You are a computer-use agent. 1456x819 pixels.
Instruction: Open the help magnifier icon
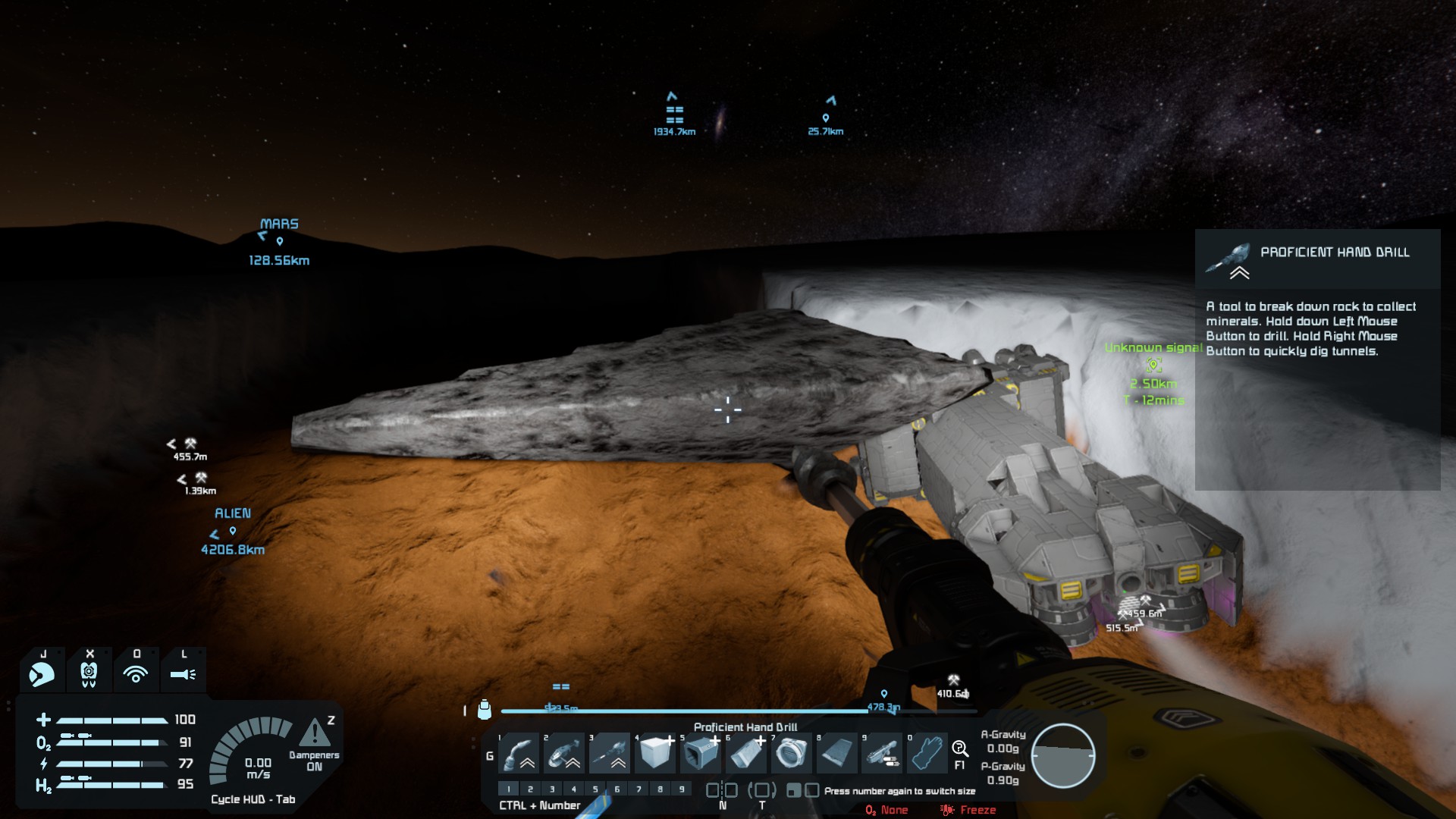click(x=959, y=750)
